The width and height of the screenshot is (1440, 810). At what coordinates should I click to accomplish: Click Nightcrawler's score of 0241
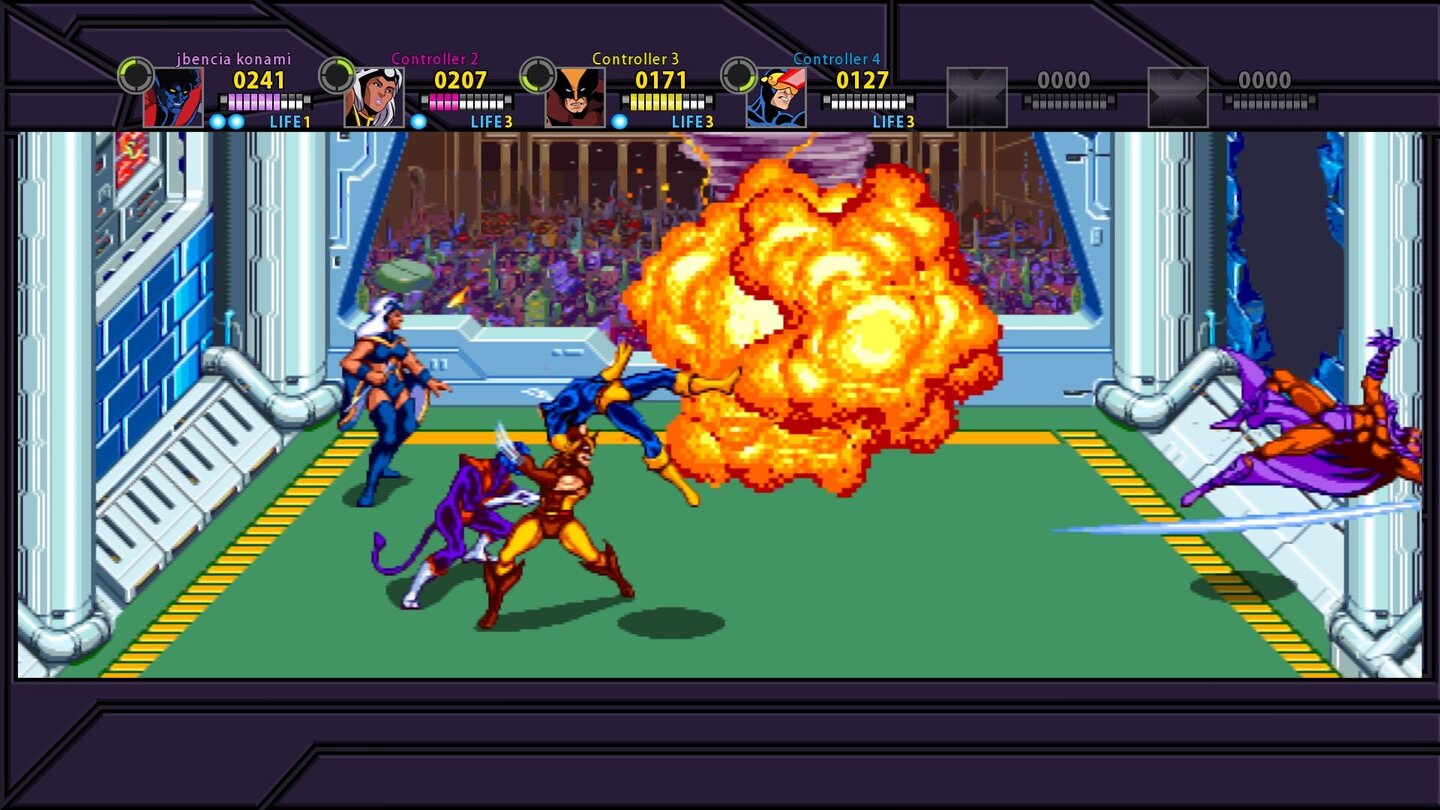pos(259,77)
